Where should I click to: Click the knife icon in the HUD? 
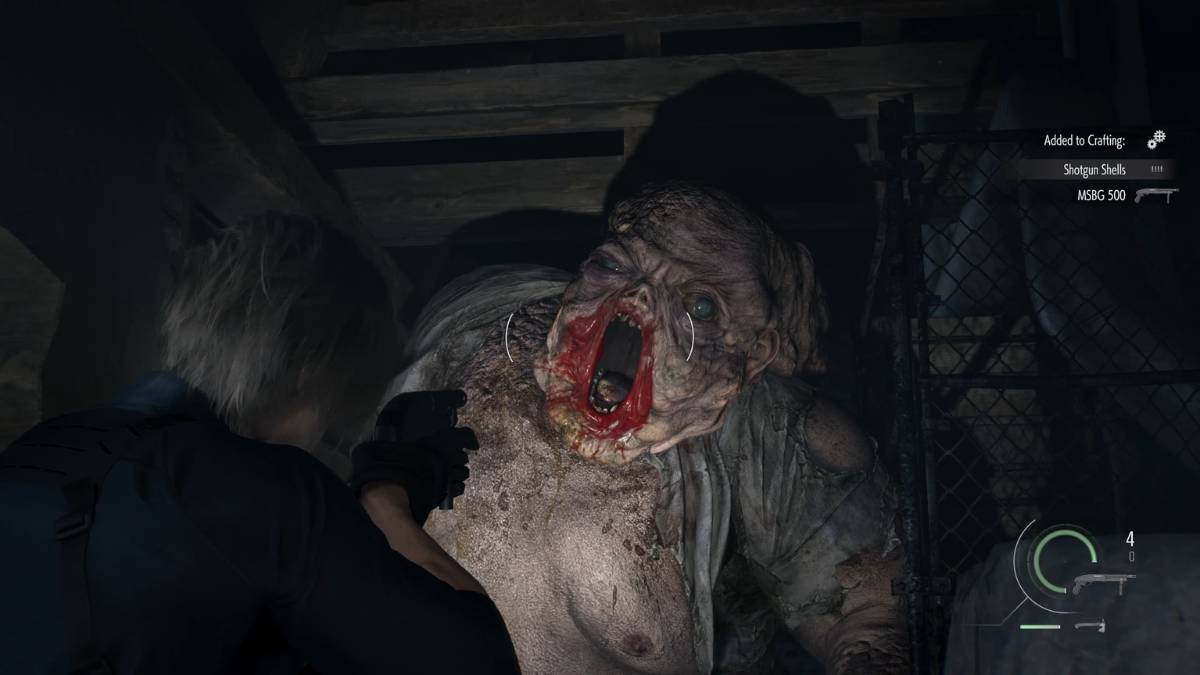(1089, 626)
